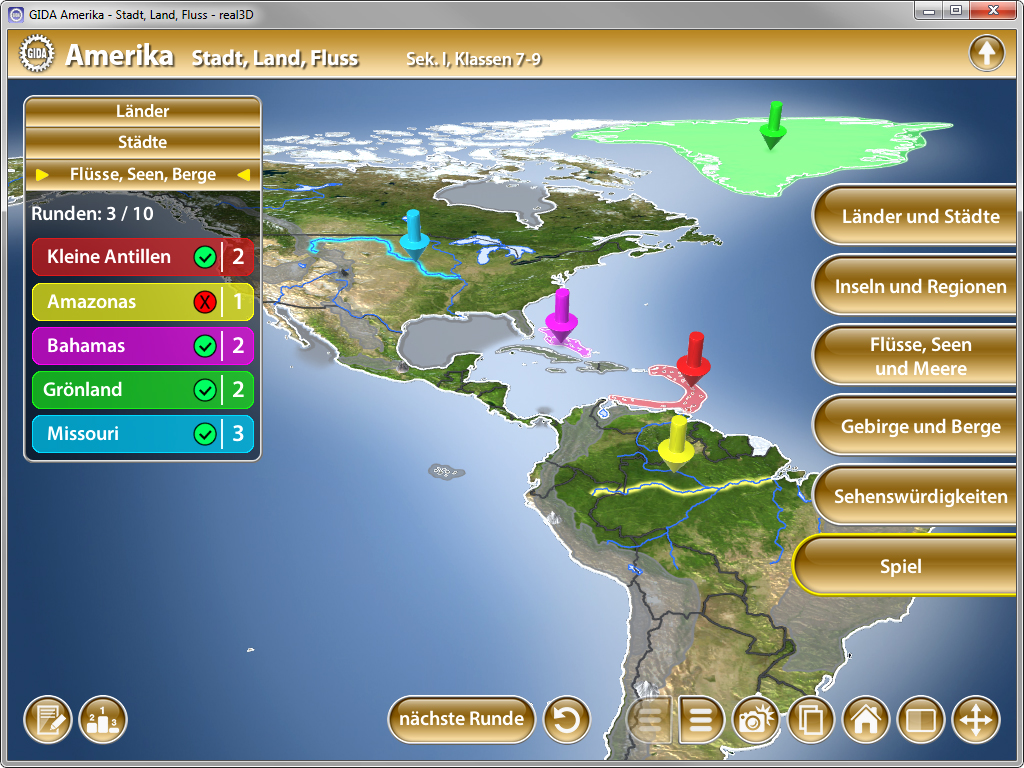Click the circular restart arrow button
This screenshot has width=1024, height=768.
567,720
